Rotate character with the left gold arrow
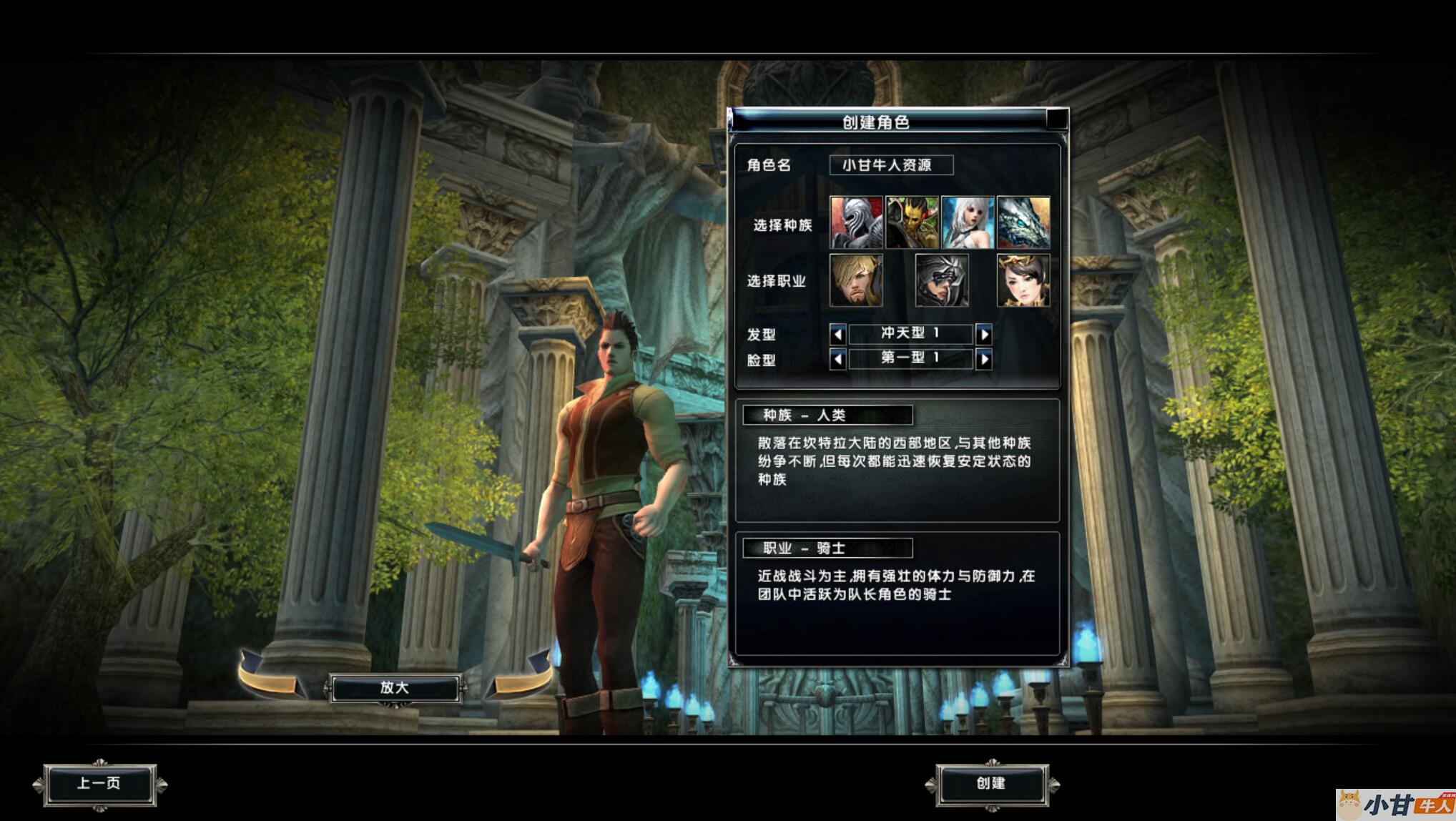 point(270,676)
